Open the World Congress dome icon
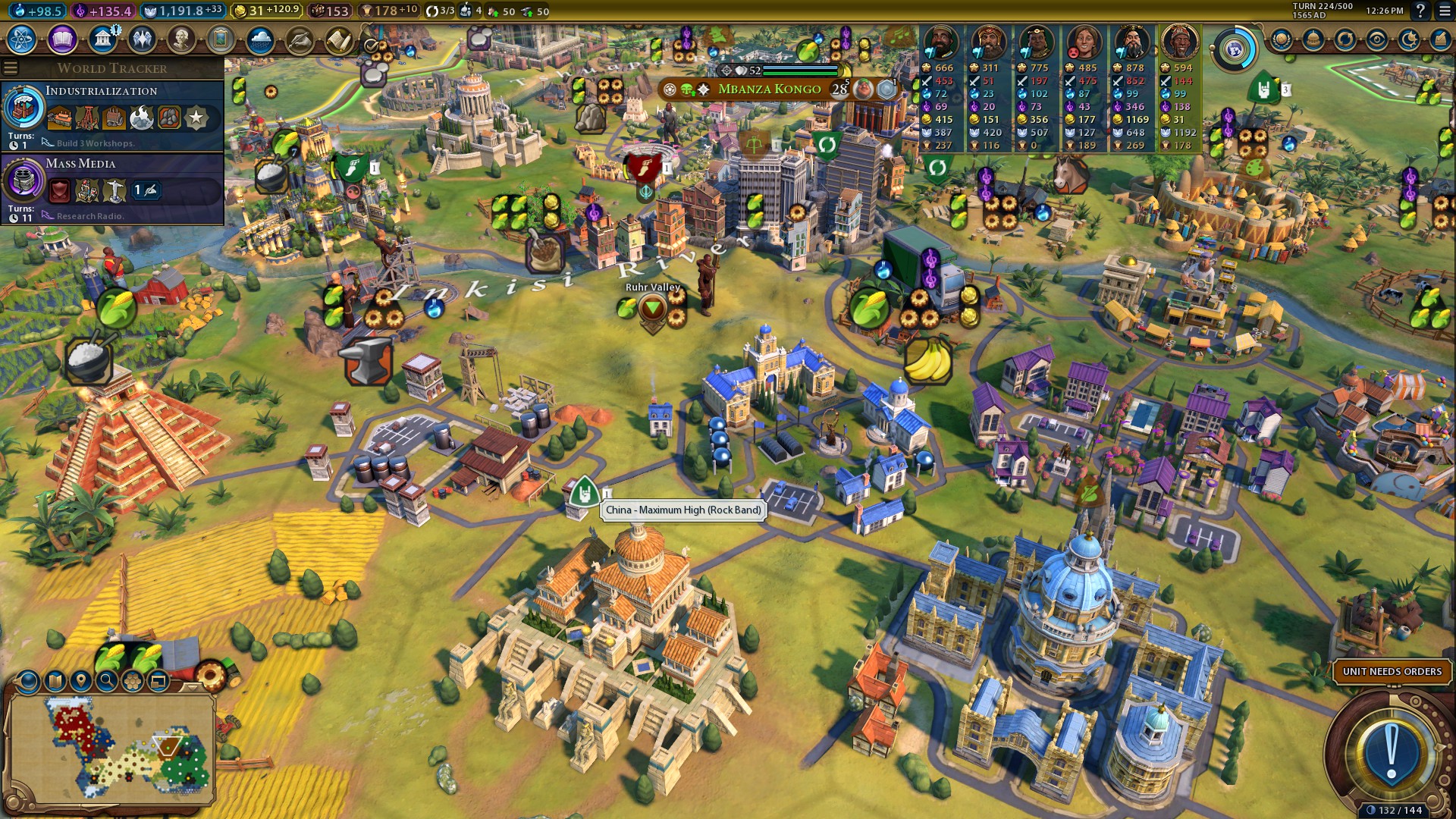This screenshot has width=1456, height=819. 1313,39
